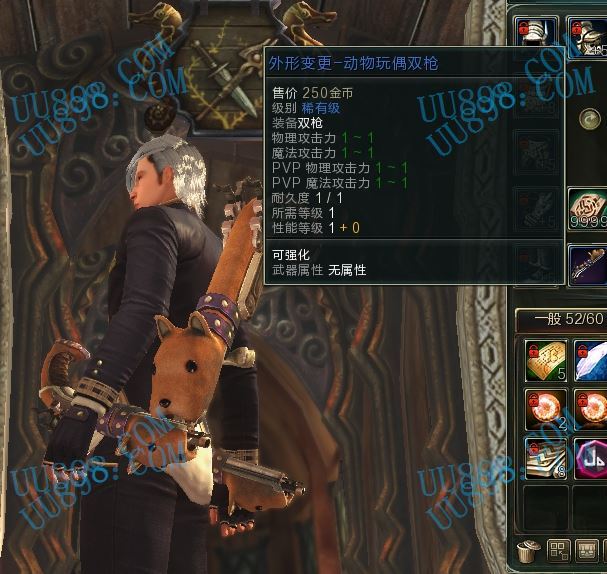The width and height of the screenshot is (607, 574).
Task: Select the green scroll item with count 5
Action: [x=546, y=361]
